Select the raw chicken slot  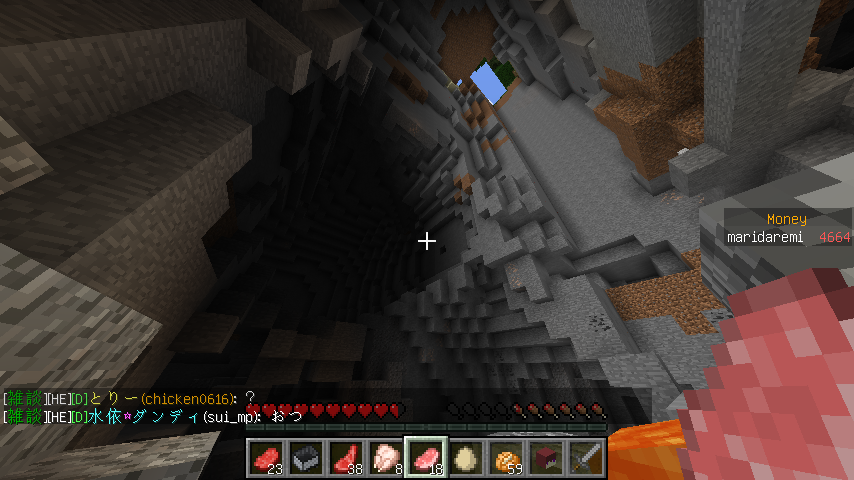(x=386, y=458)
